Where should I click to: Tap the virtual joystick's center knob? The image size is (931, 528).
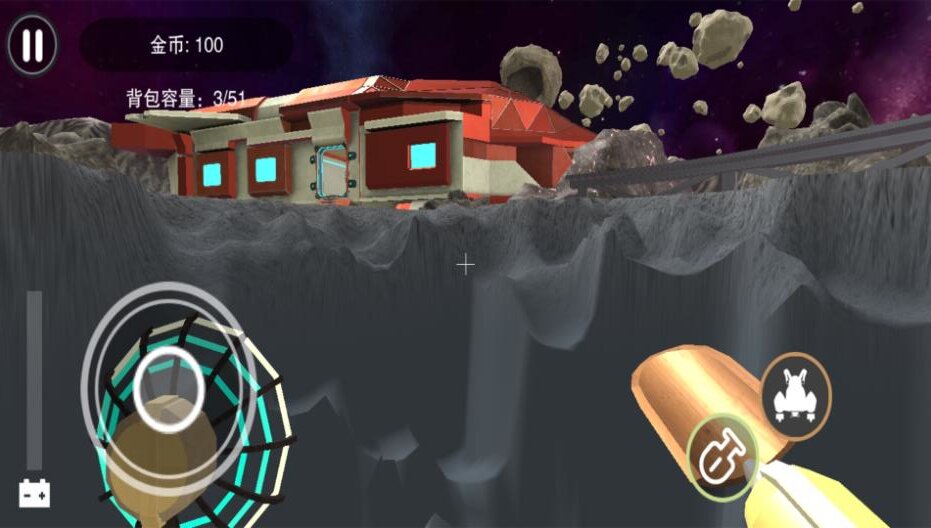click(168, 389)
